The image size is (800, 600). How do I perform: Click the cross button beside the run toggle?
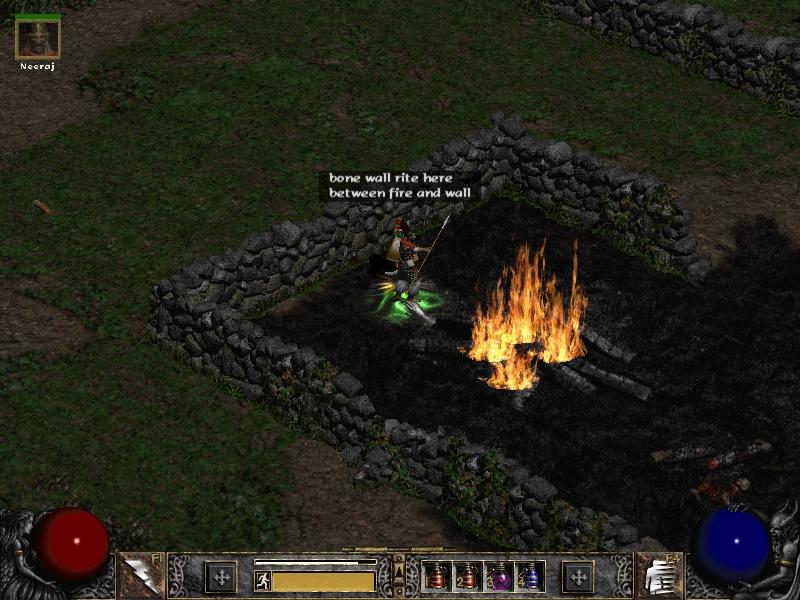221,577
